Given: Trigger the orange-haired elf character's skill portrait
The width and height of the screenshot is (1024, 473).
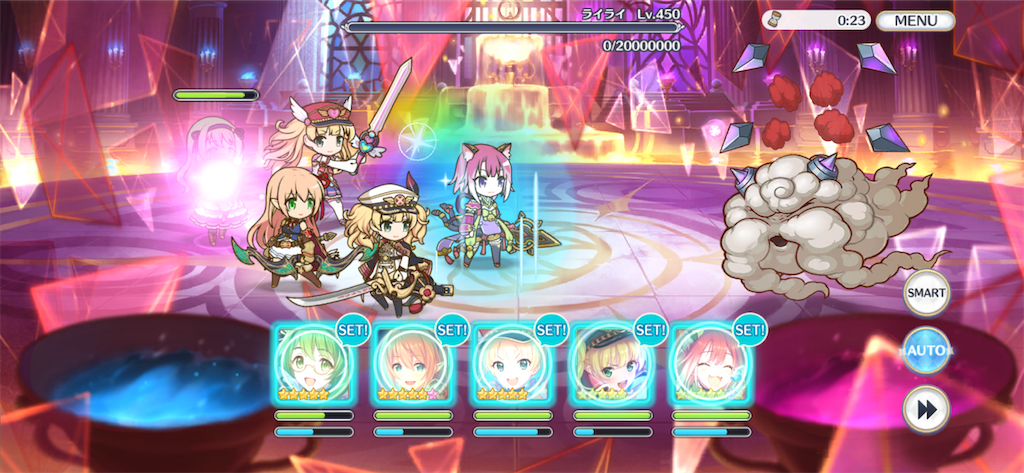Looking at the screenshot, I should click(411, 363).
